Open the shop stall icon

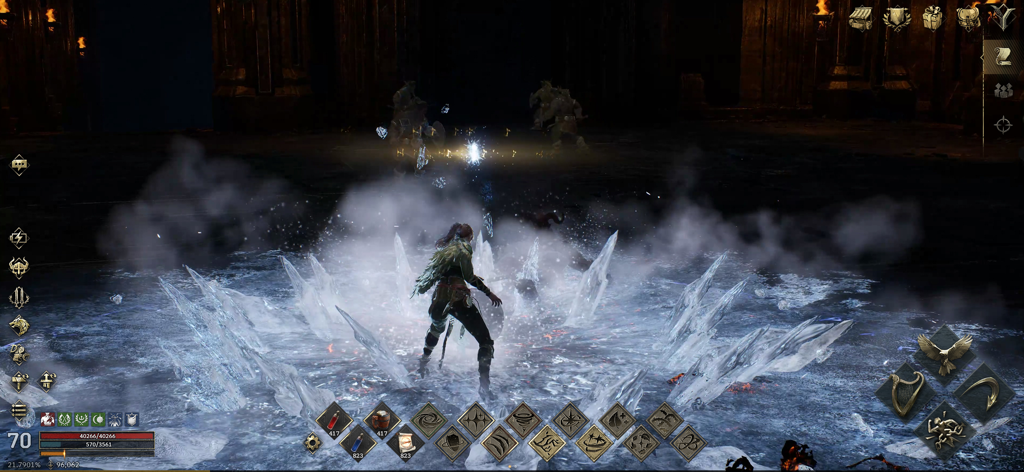860,17
